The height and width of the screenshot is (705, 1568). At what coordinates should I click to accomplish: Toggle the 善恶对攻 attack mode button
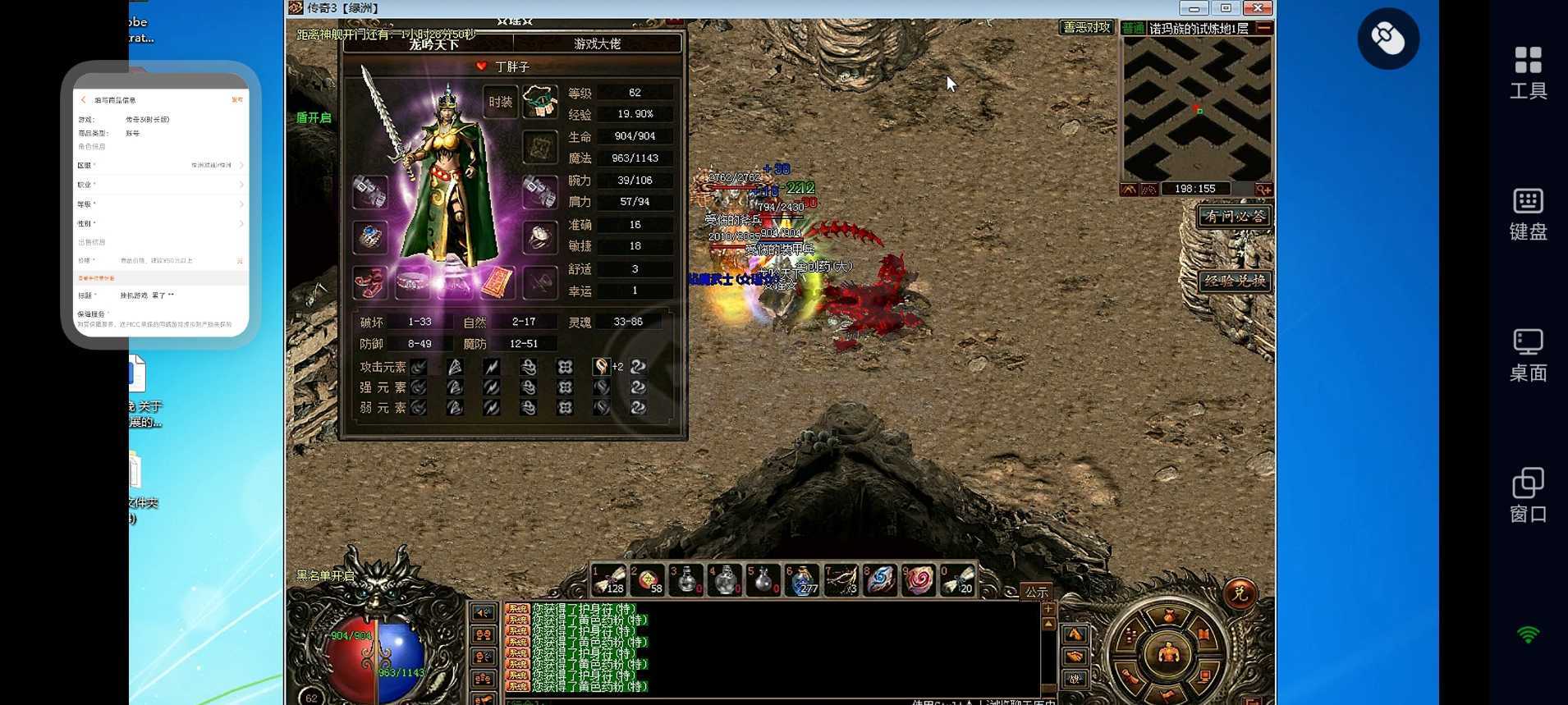point(1085,27)
